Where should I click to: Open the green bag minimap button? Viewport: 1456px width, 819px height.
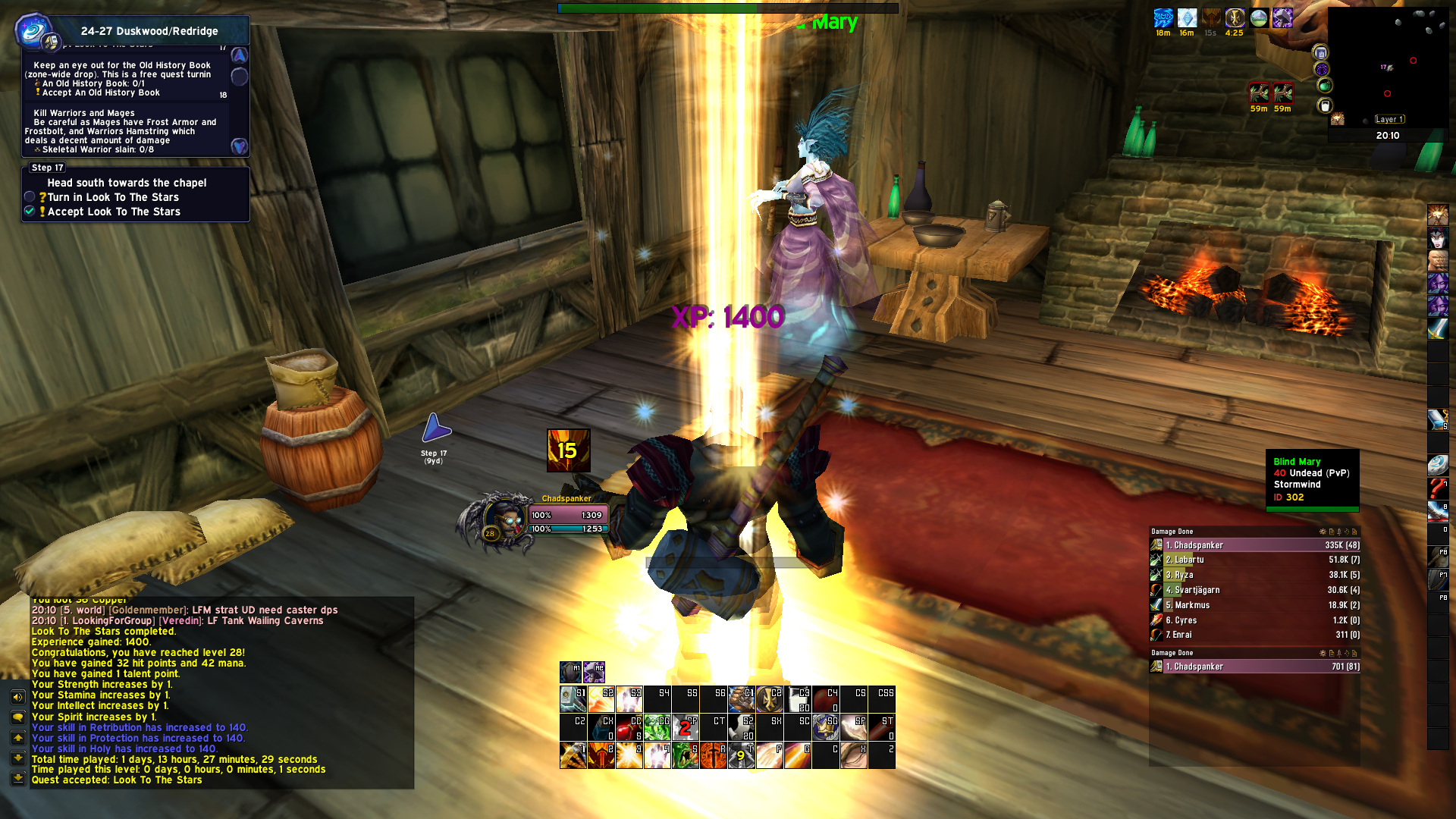coord(1325,86)
